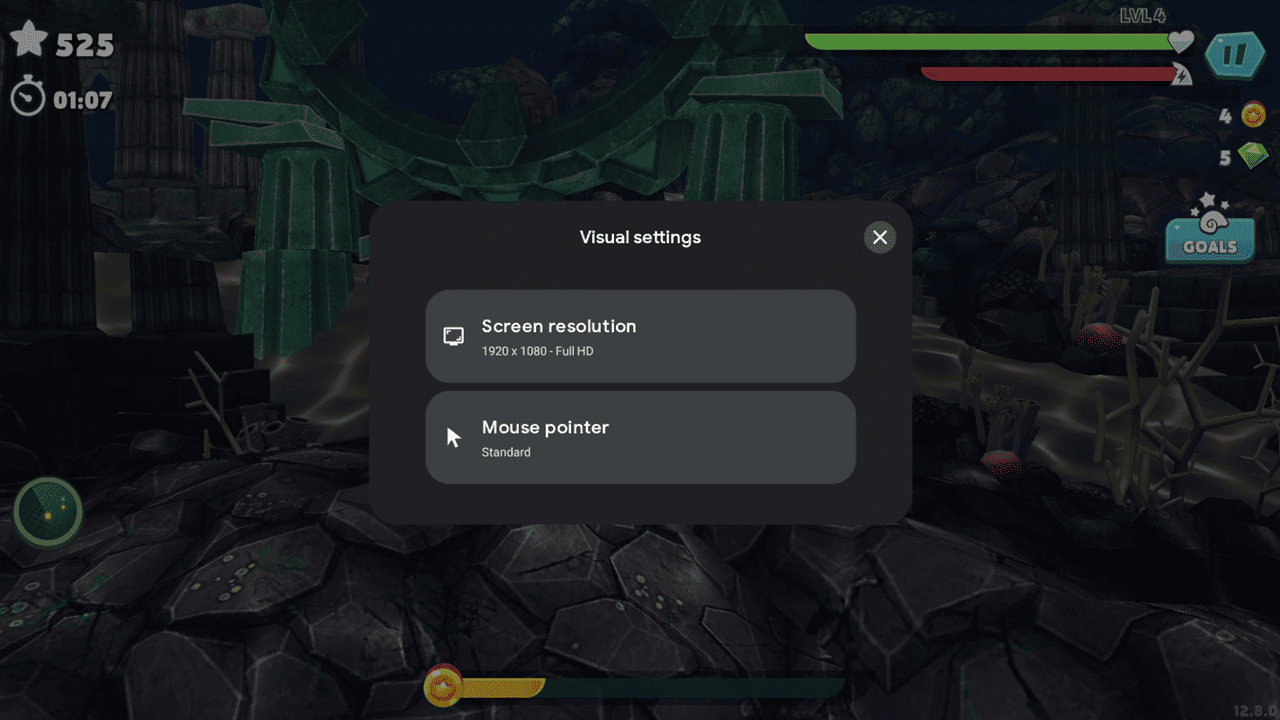Click the monitor icon beside Screen resolution
Screen dimensions: 1280x720
[x=453, y=336]
